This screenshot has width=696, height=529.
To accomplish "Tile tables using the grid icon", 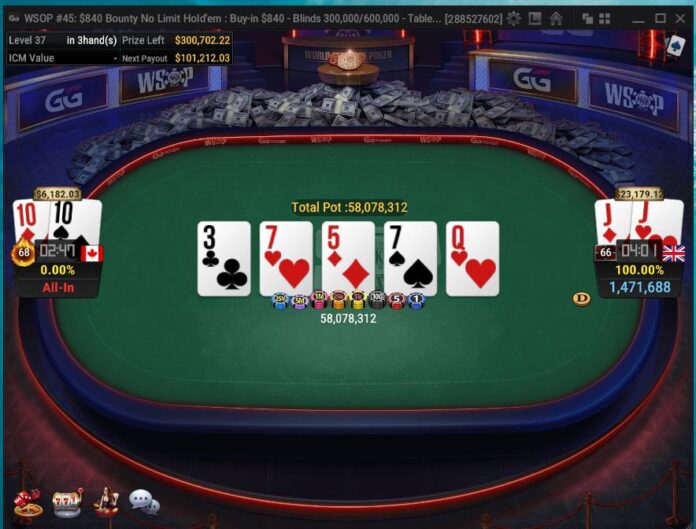I will pyautogui.click(x=606, y=18).
